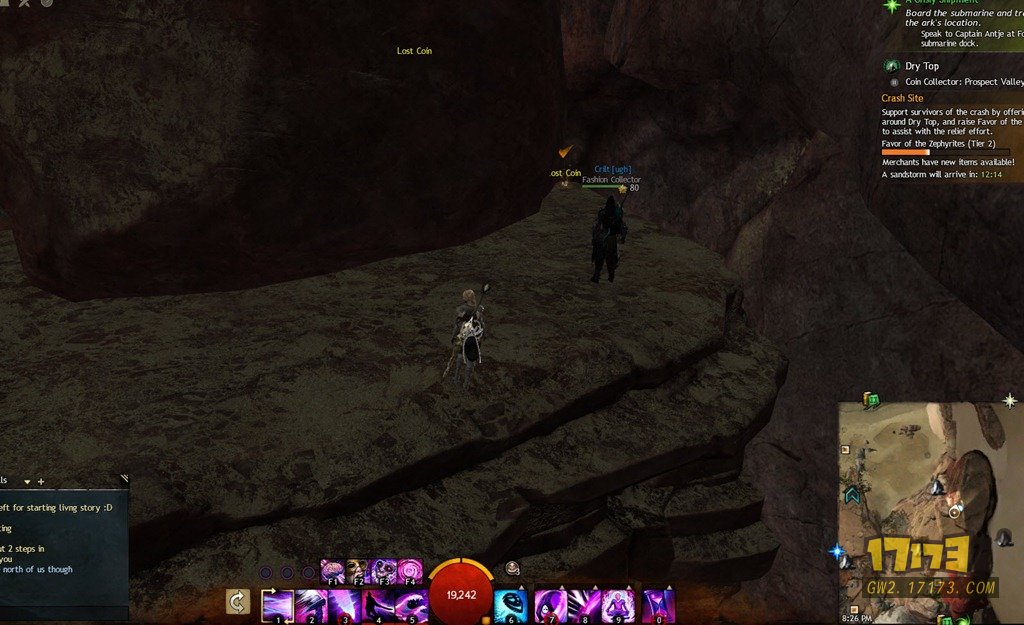1024x625 pixels.
Task: Use the F2 masked face shatter skill
Action: point(358,571)
